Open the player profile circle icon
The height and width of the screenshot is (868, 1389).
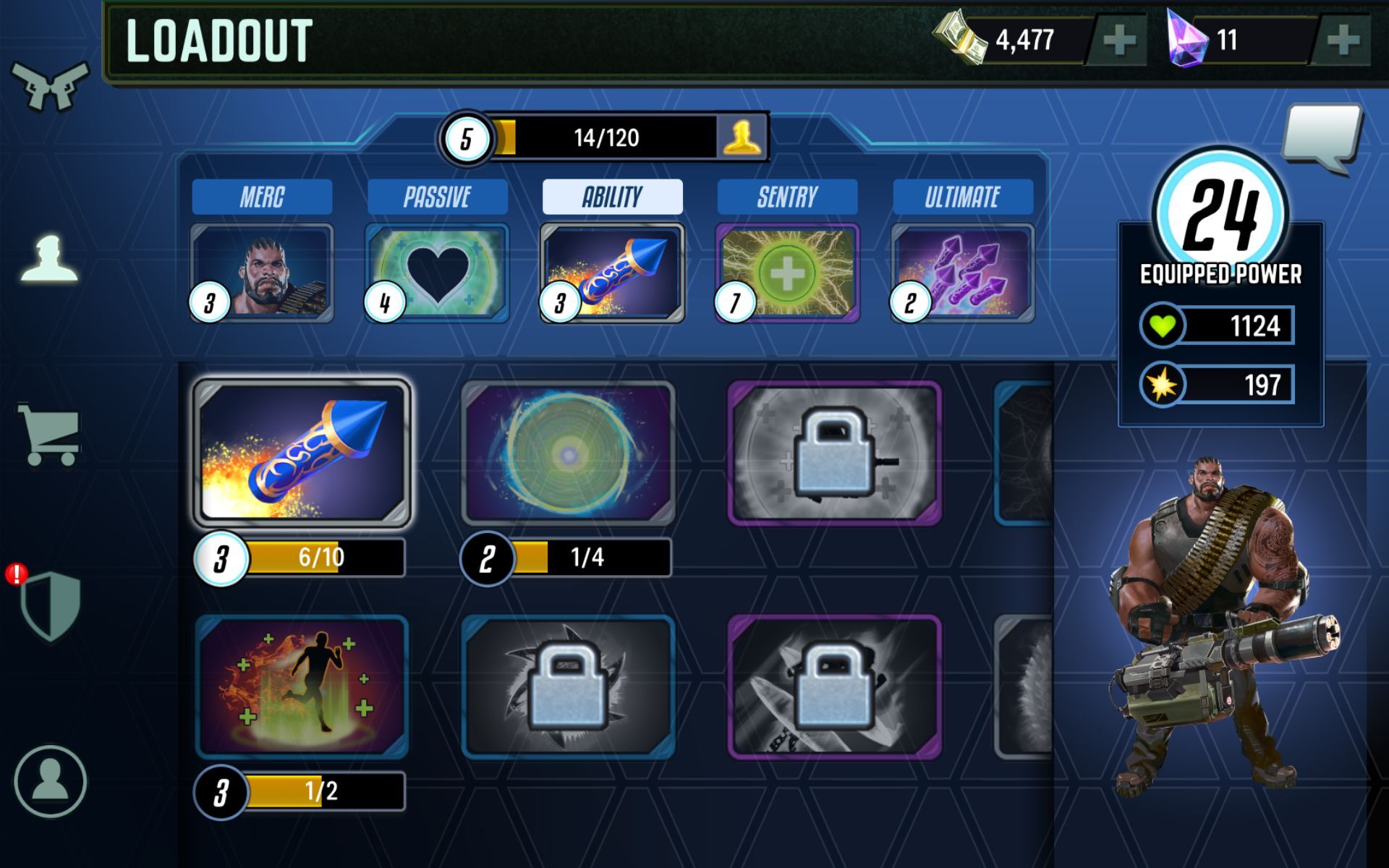click(50, 781)
